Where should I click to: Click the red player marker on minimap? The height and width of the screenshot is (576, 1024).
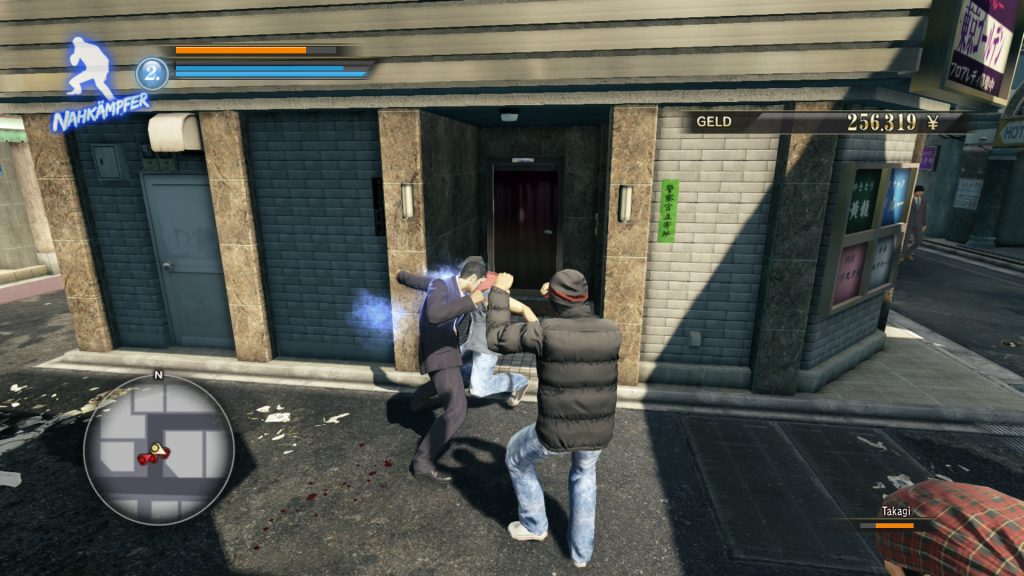154,454
